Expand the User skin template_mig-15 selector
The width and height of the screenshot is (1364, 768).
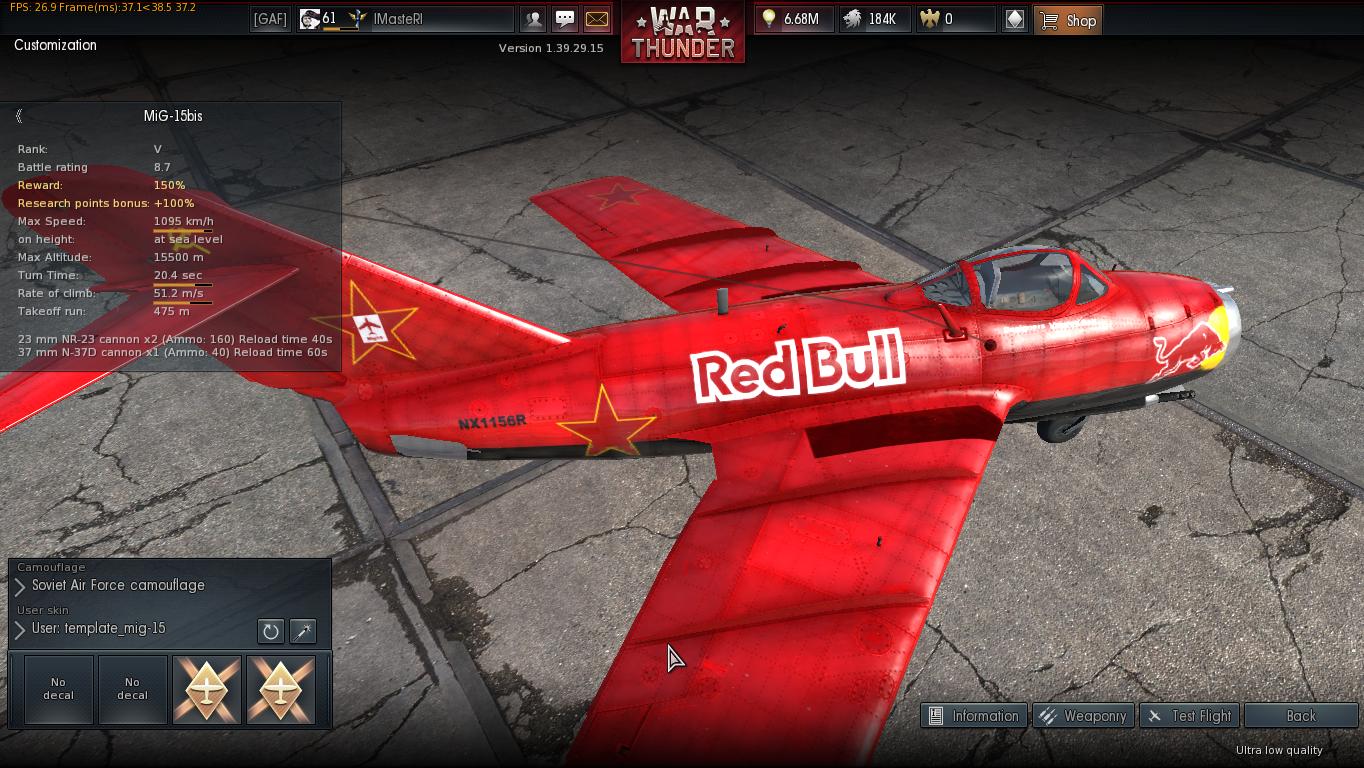point(20,630)
